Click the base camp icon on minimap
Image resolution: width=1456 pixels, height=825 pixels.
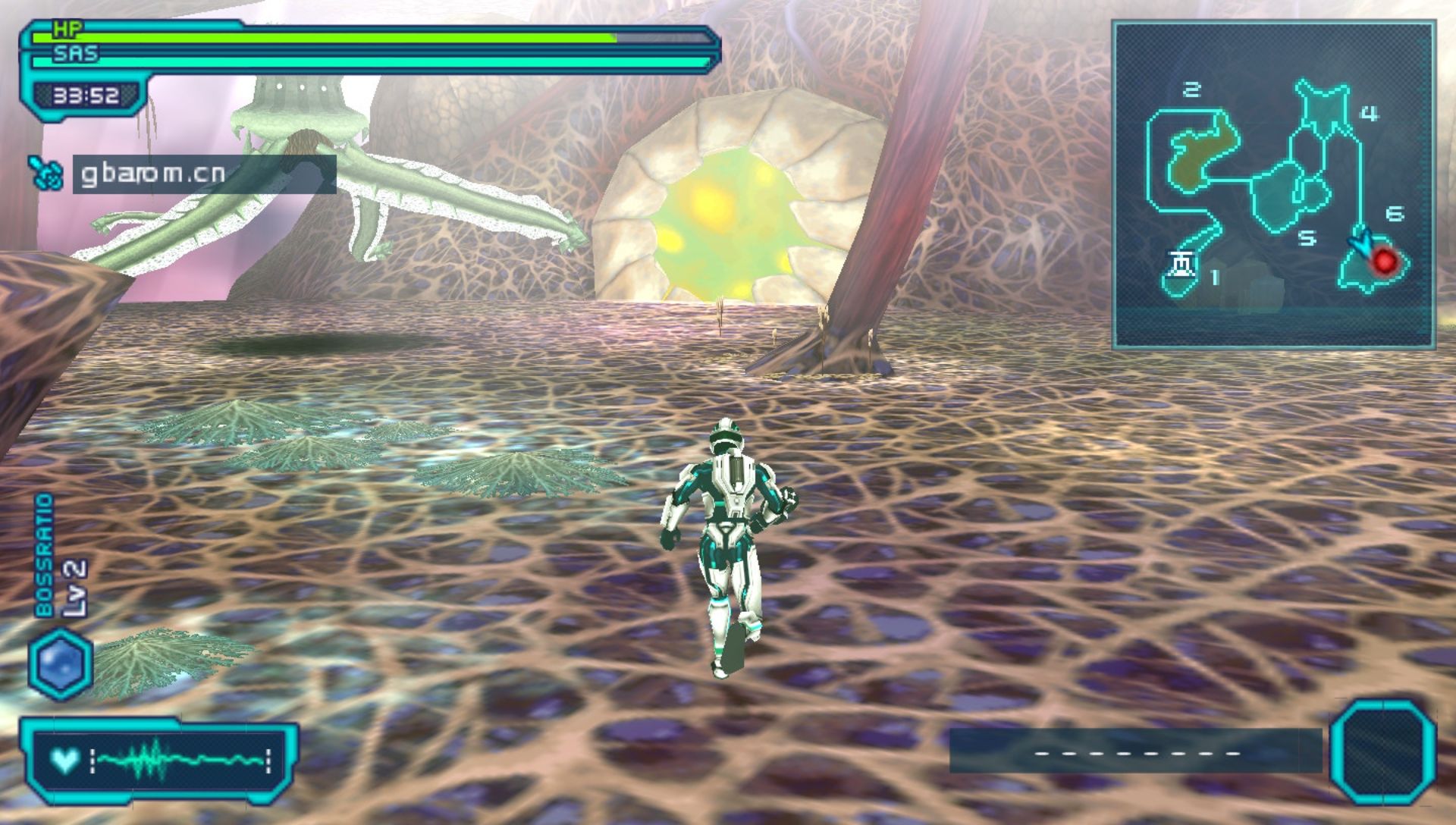(1181, 265)
